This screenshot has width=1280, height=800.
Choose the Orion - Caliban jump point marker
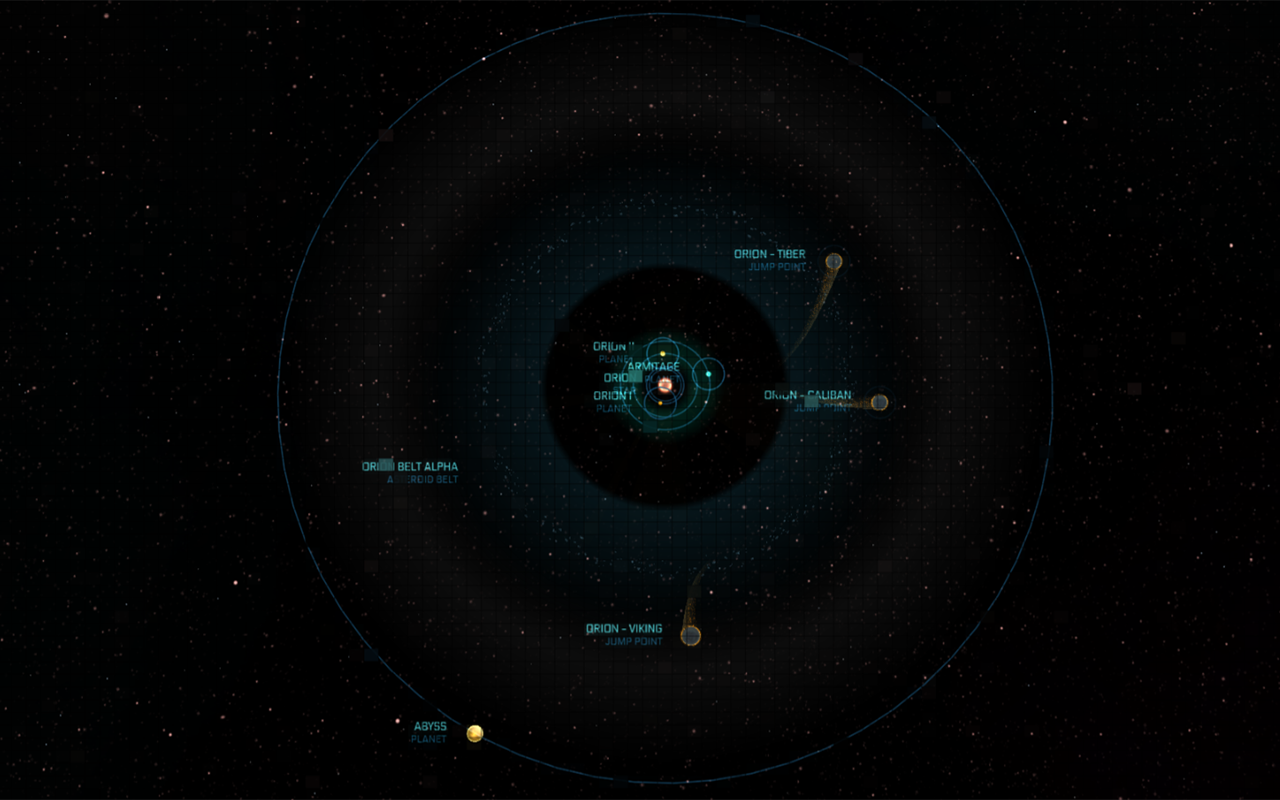(879, 403)
